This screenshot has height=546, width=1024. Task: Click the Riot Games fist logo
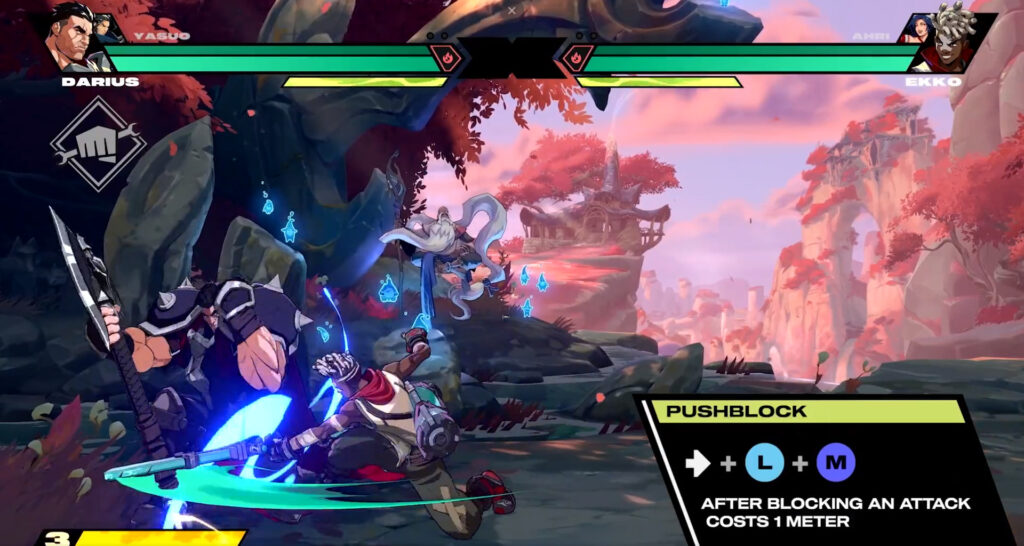point(98,144)
